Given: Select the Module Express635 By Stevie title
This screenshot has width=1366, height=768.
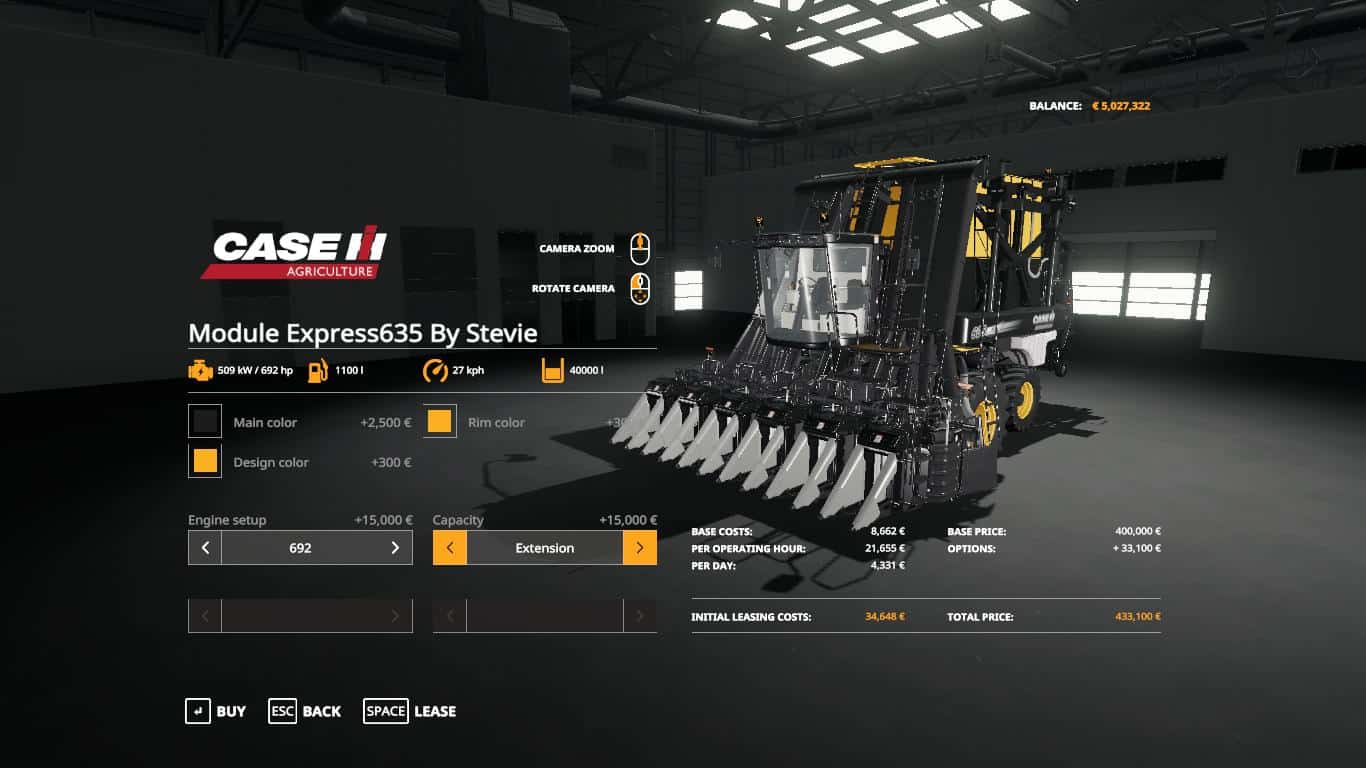Looking at the screenshot, I should (x=363, y=333).
